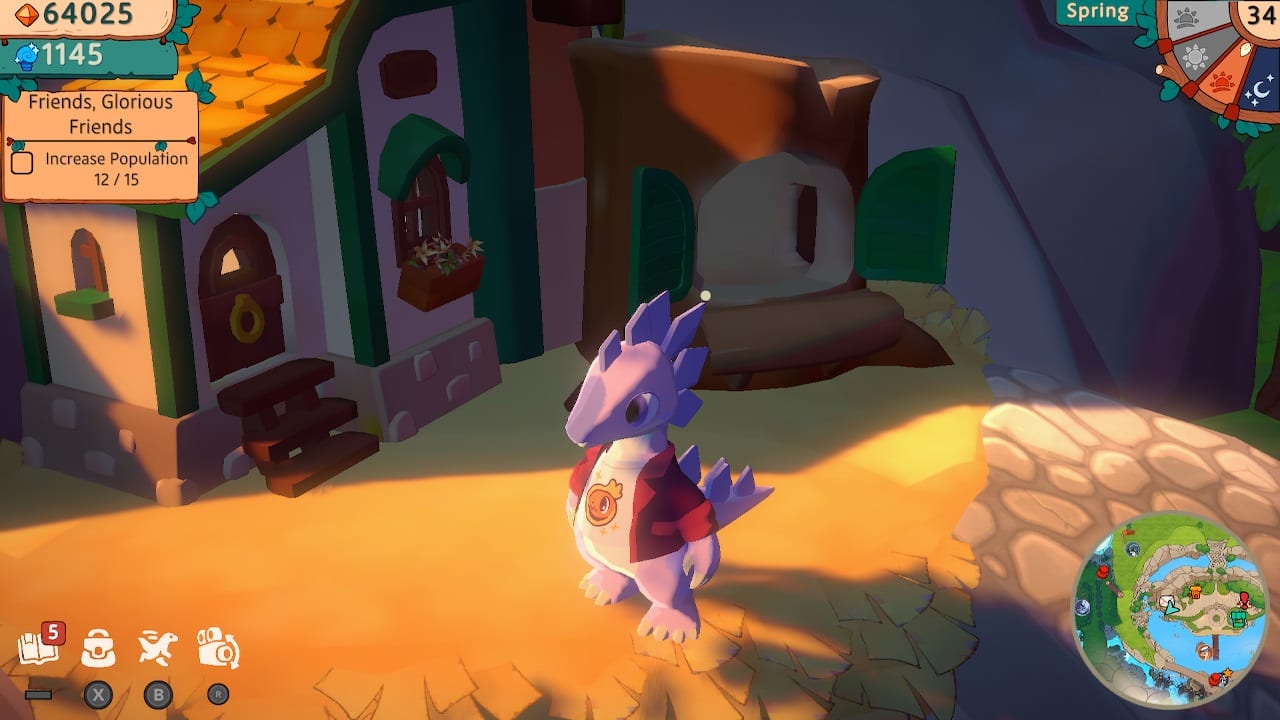Select the Spring season label
The height and width of the screenshot is (720, 1280).
click(1097, 11)
